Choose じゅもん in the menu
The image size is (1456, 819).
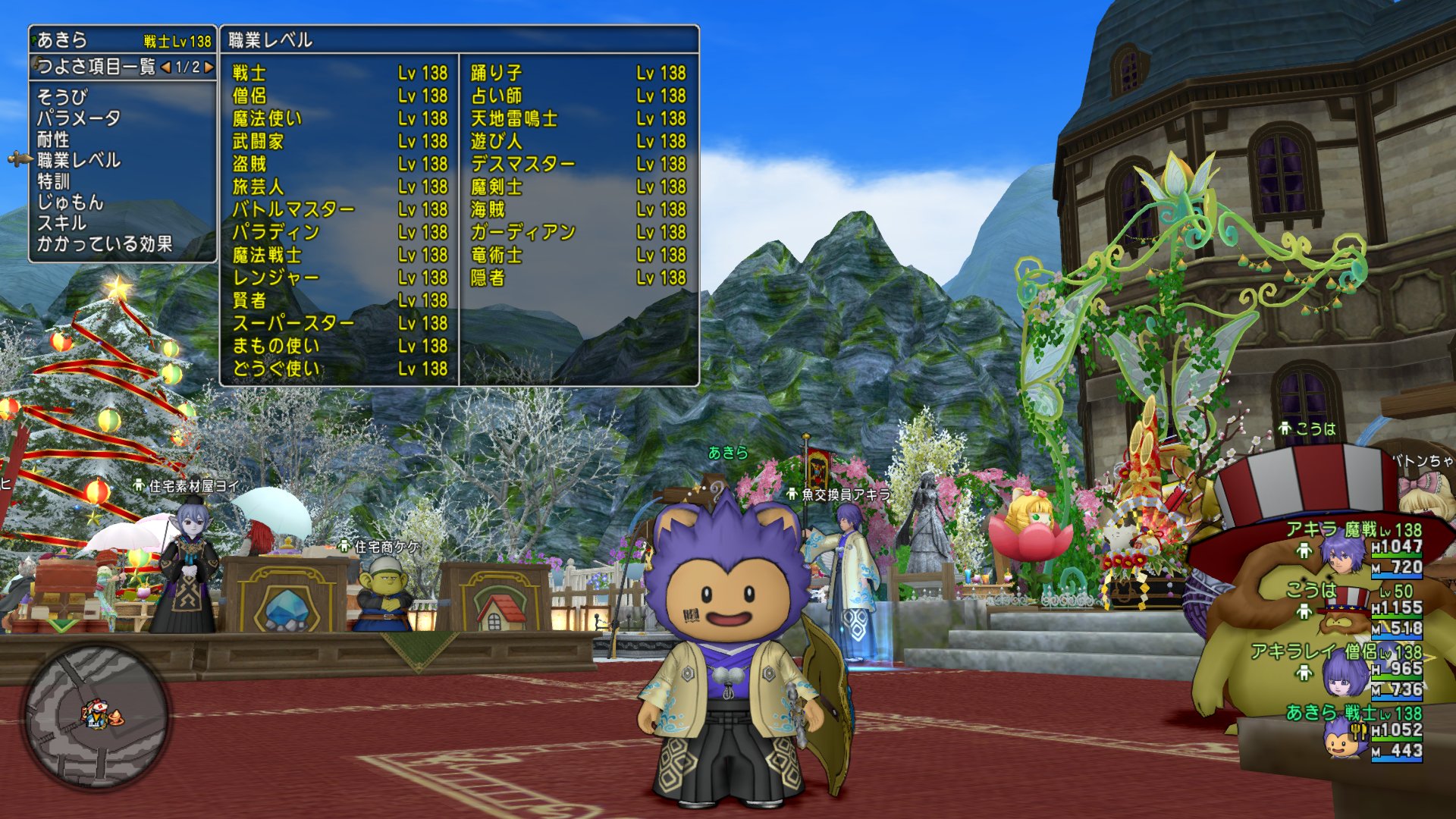[70, 202]
